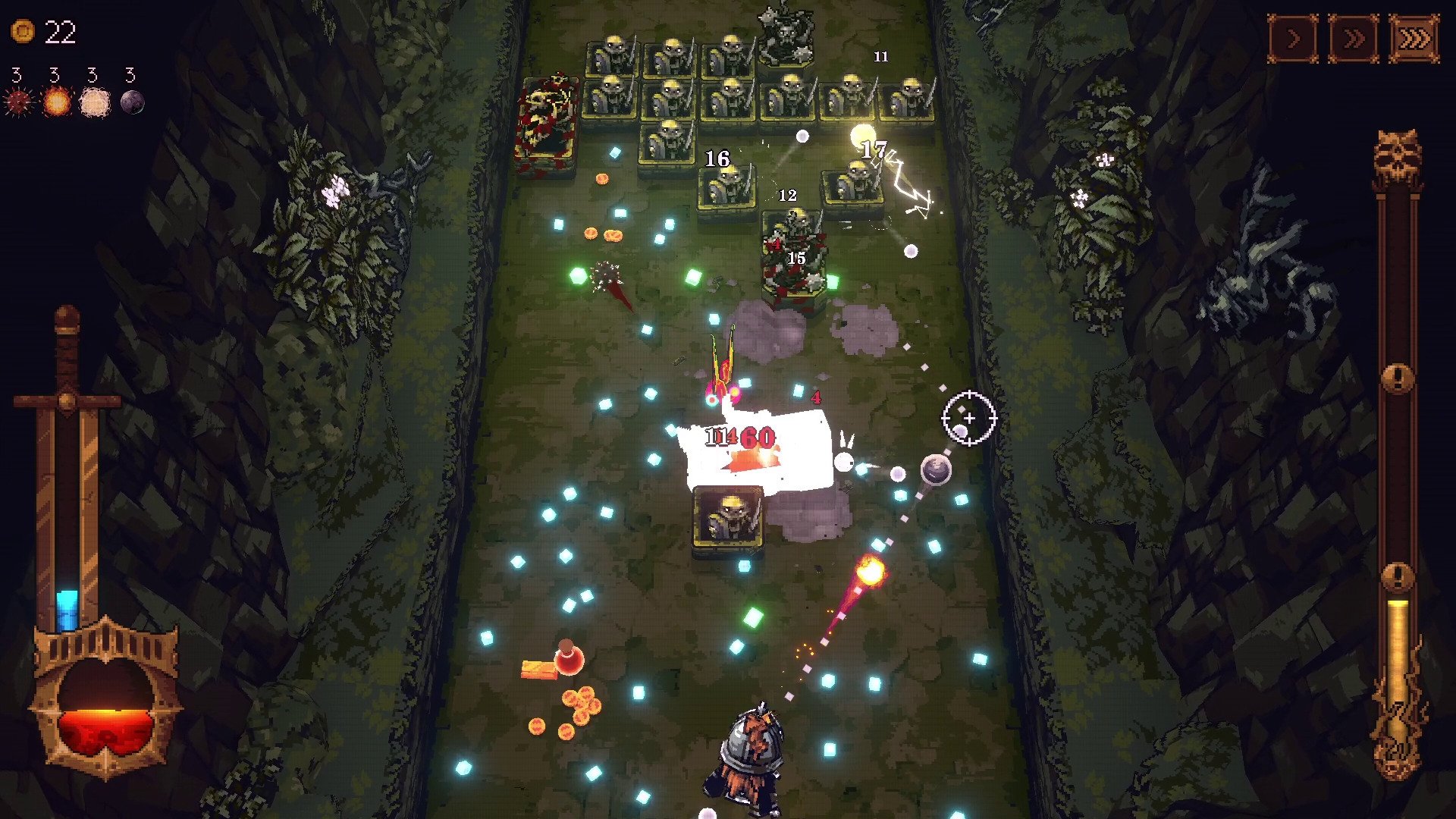This screenshot has width=1456, height=819.
Task: Select the fiery orange ball icon
Action: point(56,102)
